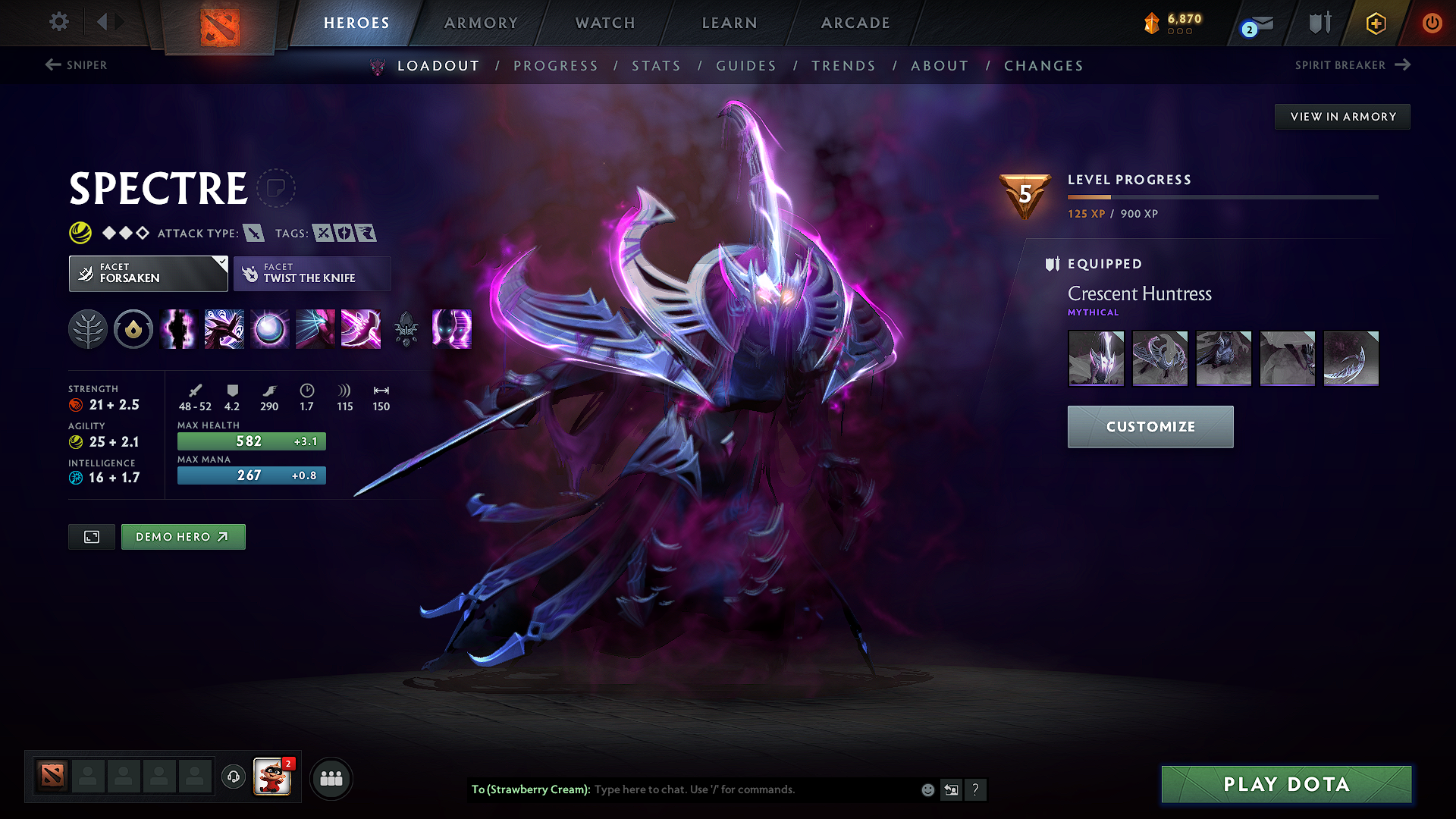
Task: Select the first Crescent Huntress item thumbnail
Action: (x=1096, y=358)
